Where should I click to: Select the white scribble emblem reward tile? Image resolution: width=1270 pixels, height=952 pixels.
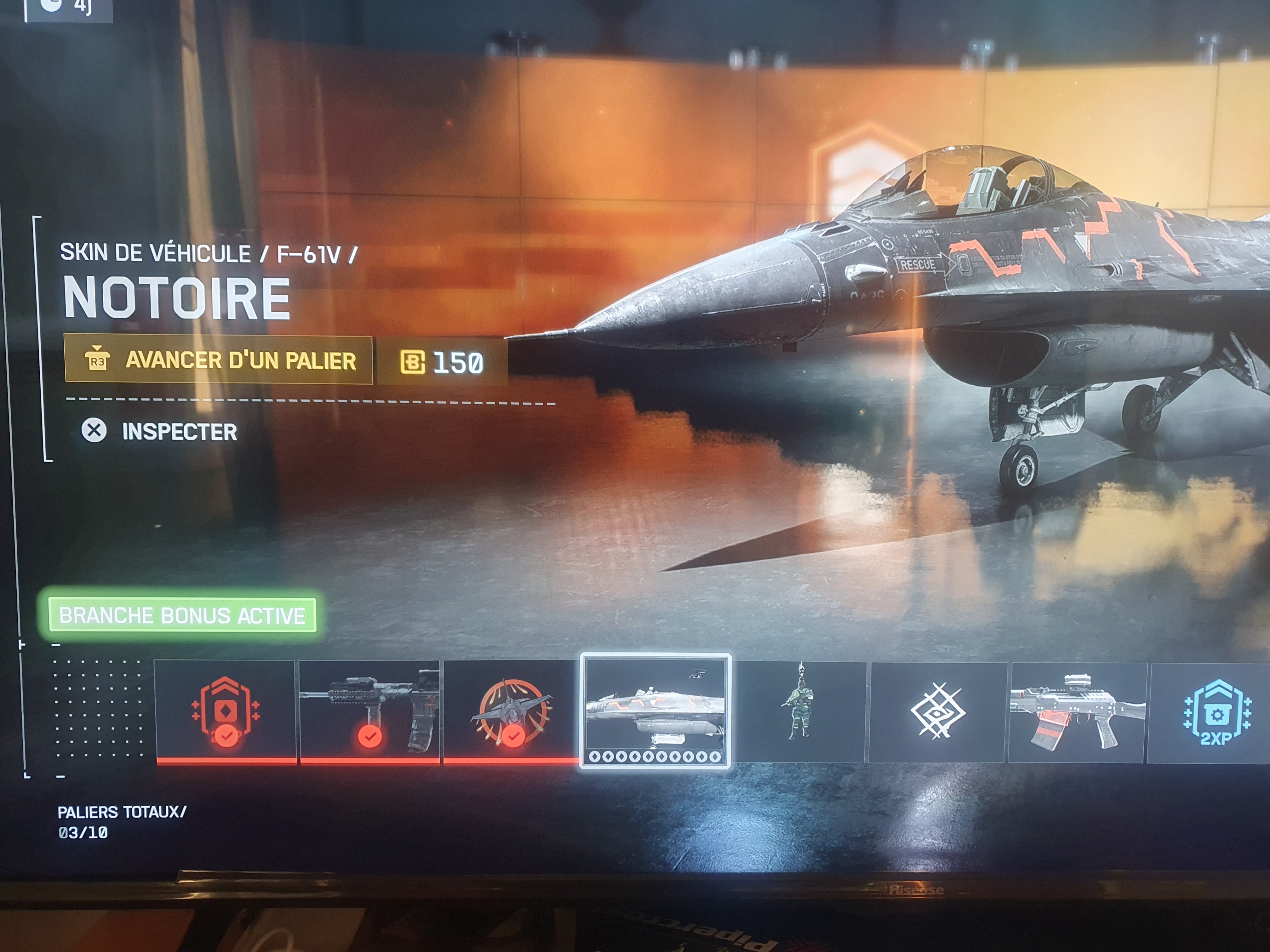[938, 712]
